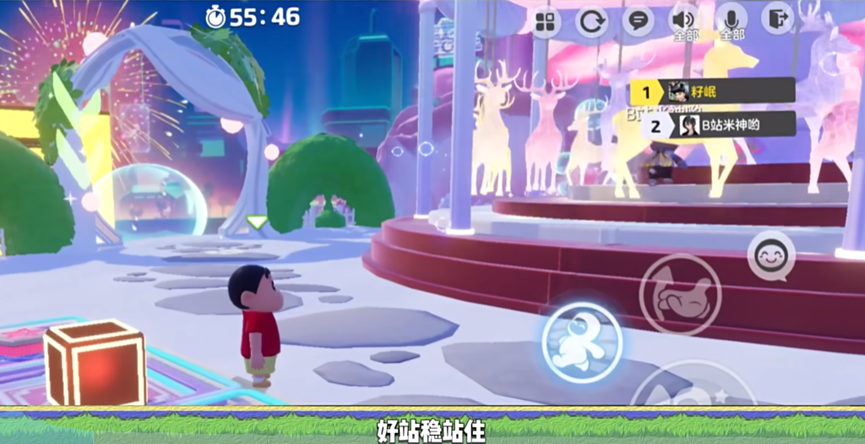
Task: Select player 籽岷 in the ranking list
Action: [x=712, y=92]
